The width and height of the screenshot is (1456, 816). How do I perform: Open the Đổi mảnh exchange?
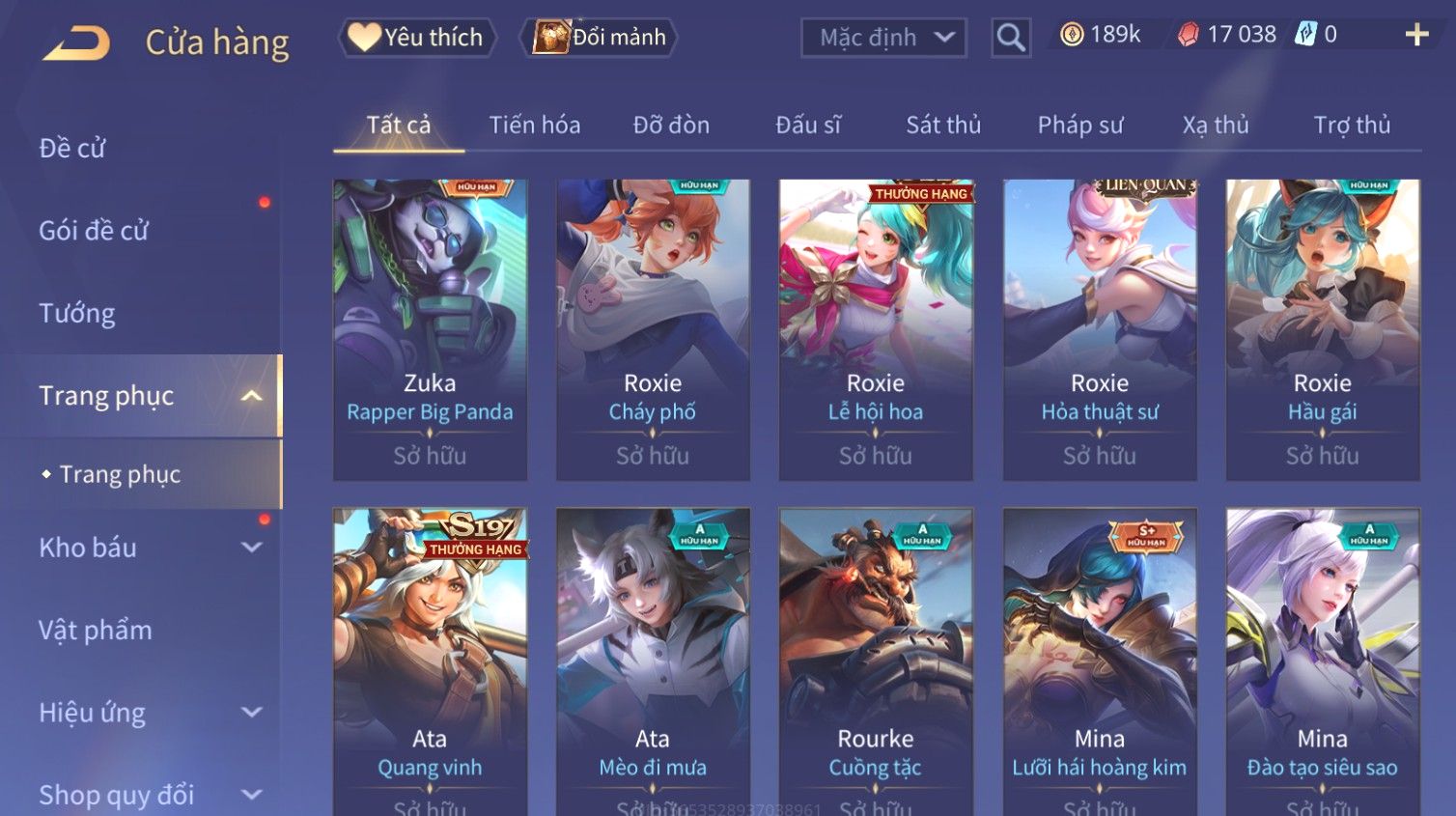[600, 38]
